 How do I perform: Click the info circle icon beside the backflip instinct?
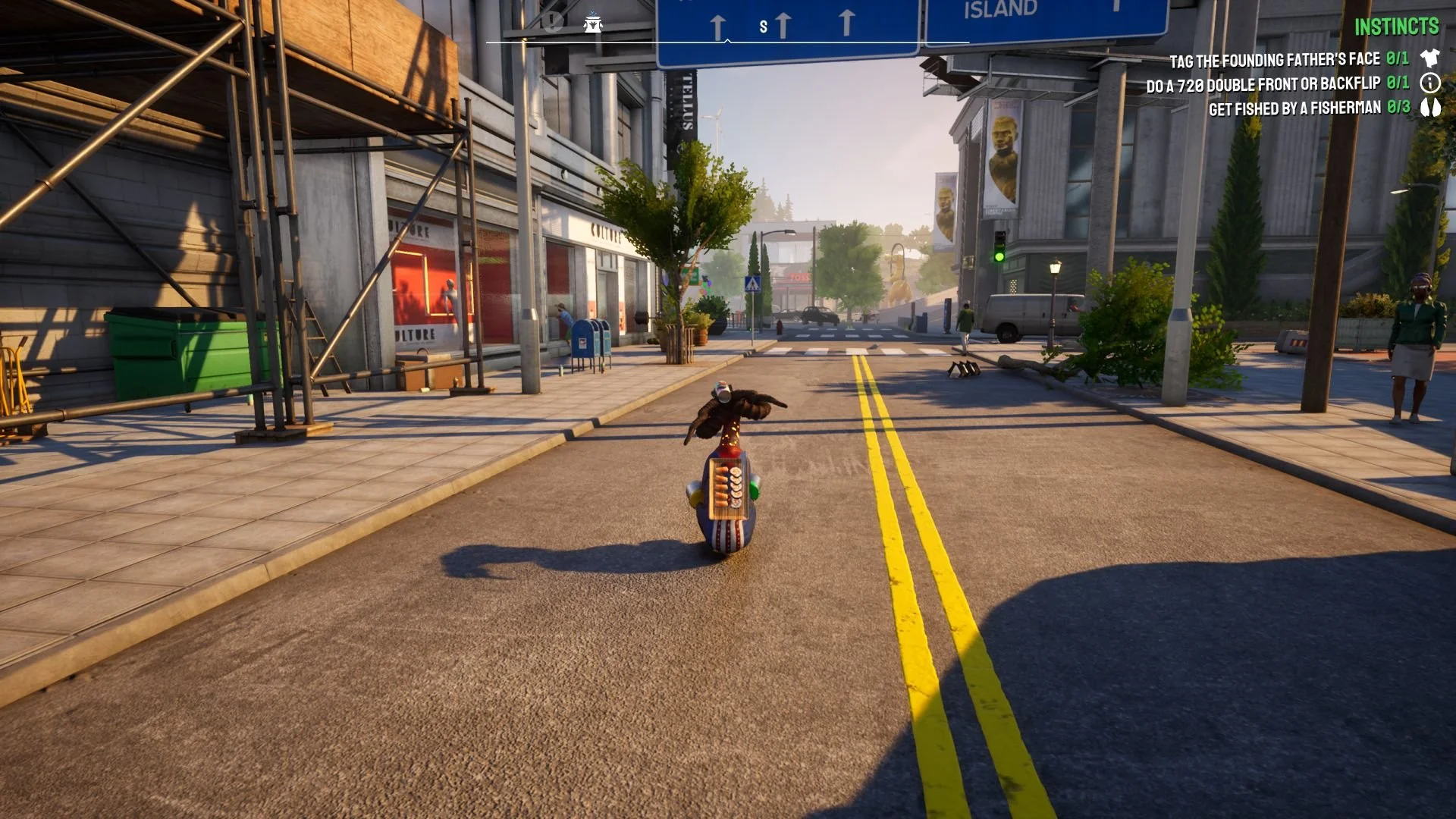pos(1430,83)
